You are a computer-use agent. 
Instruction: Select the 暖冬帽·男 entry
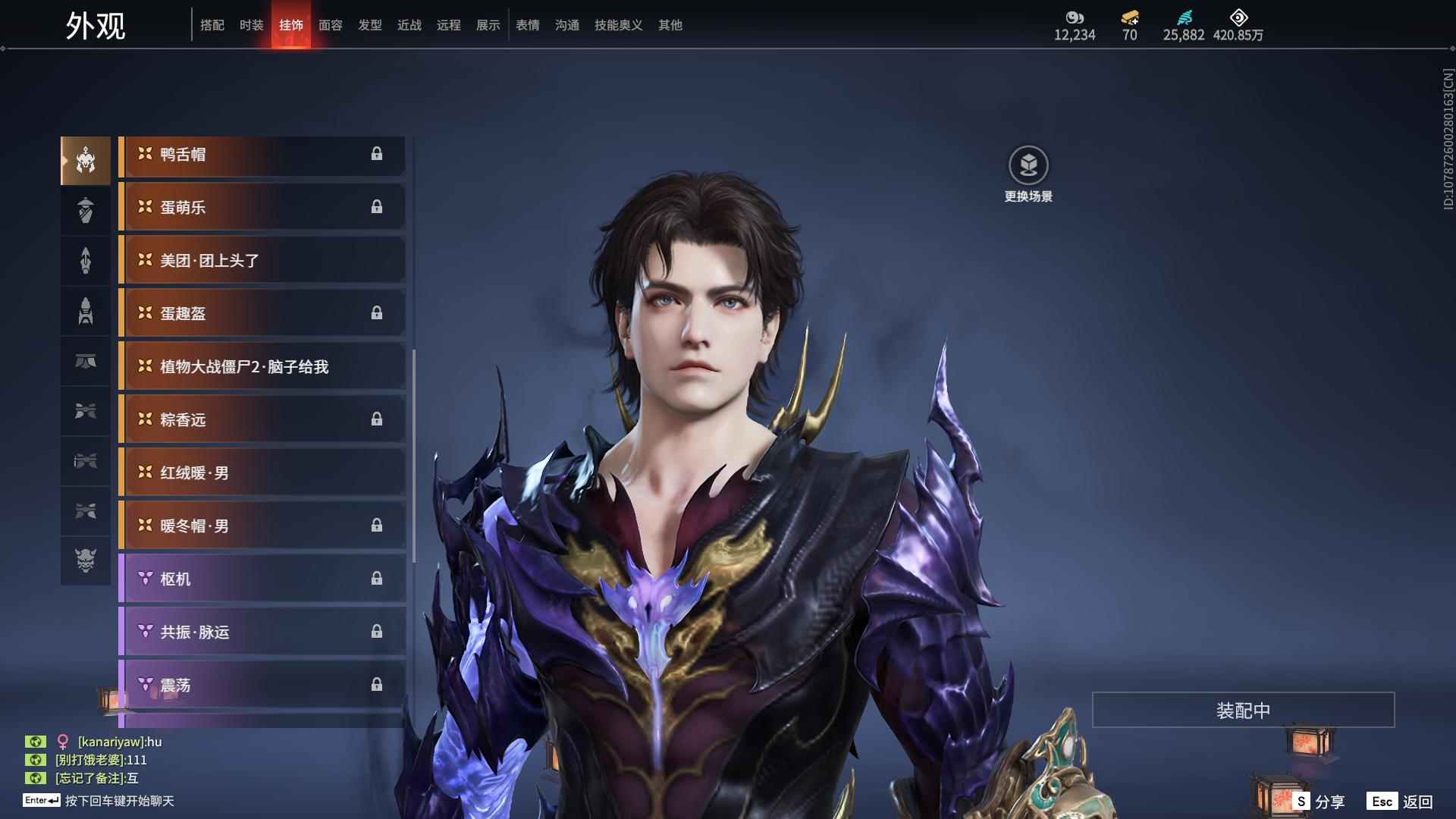point(262,526)
